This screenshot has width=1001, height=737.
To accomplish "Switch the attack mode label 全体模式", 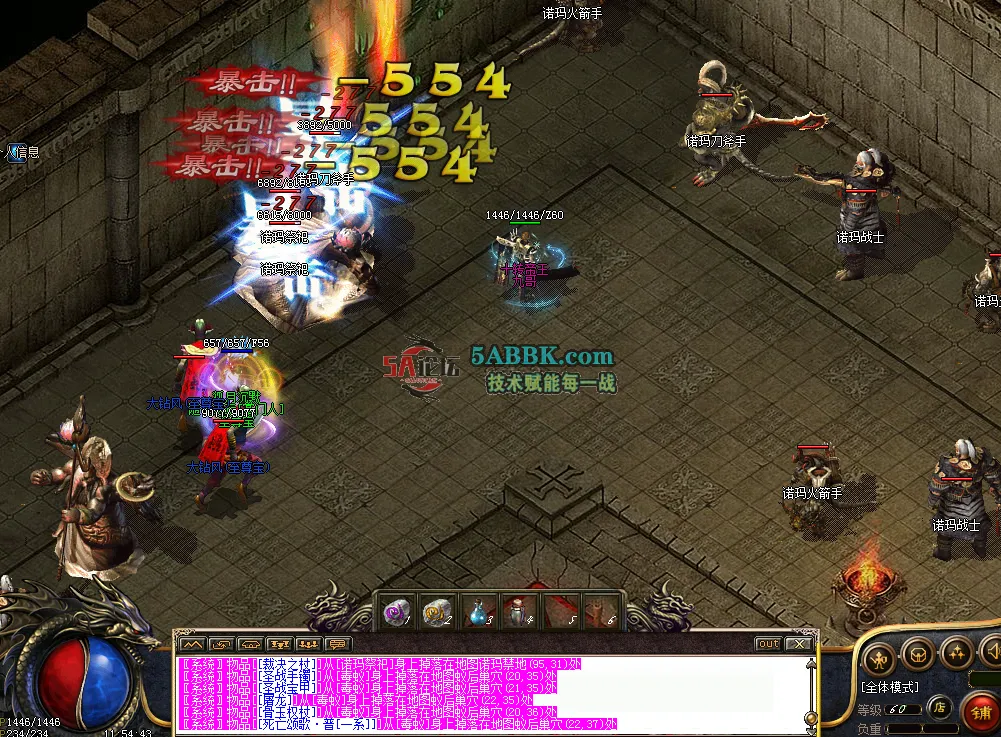I will click(889, 687).
